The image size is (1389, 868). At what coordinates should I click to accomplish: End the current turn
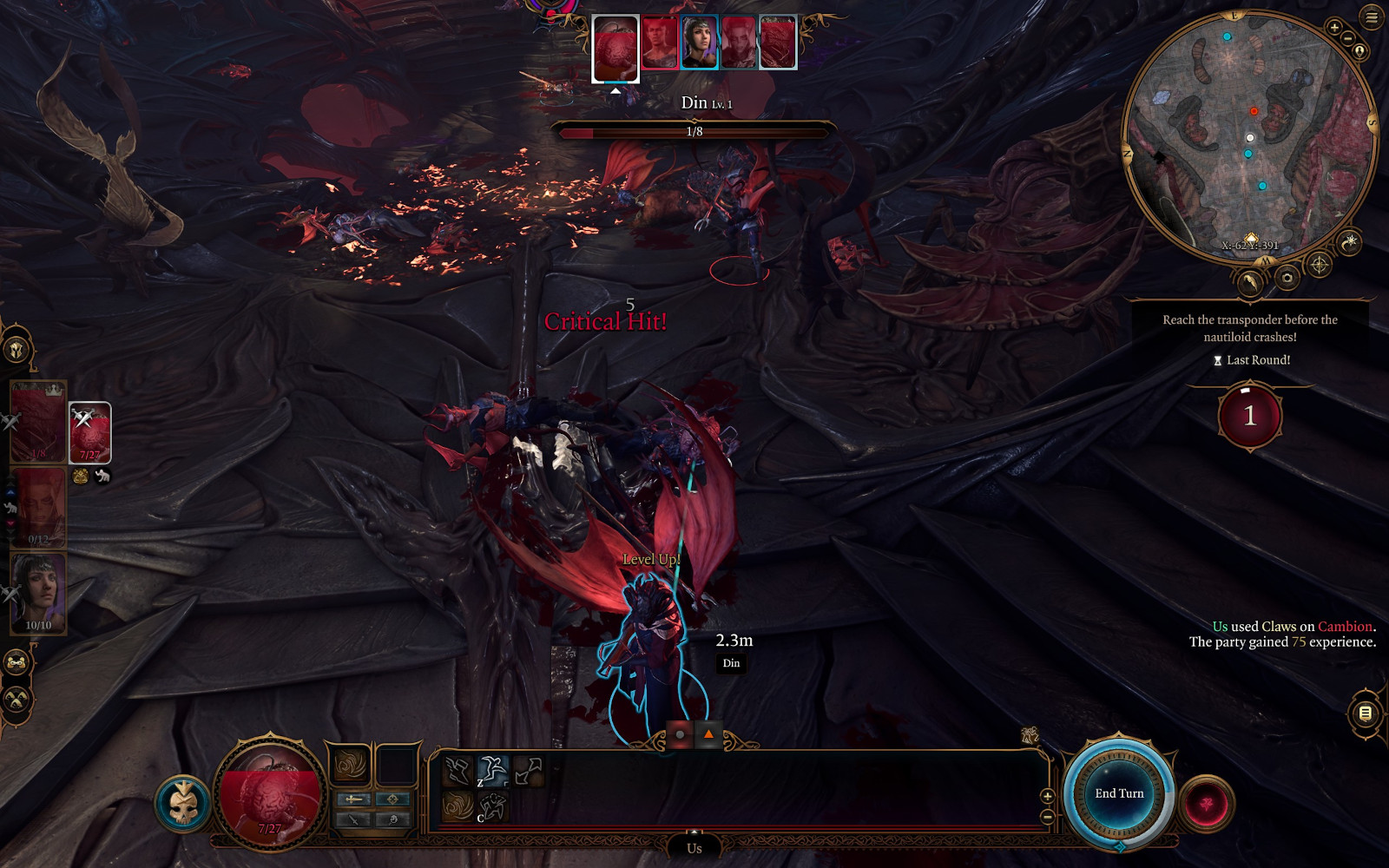click(1118, 793)
